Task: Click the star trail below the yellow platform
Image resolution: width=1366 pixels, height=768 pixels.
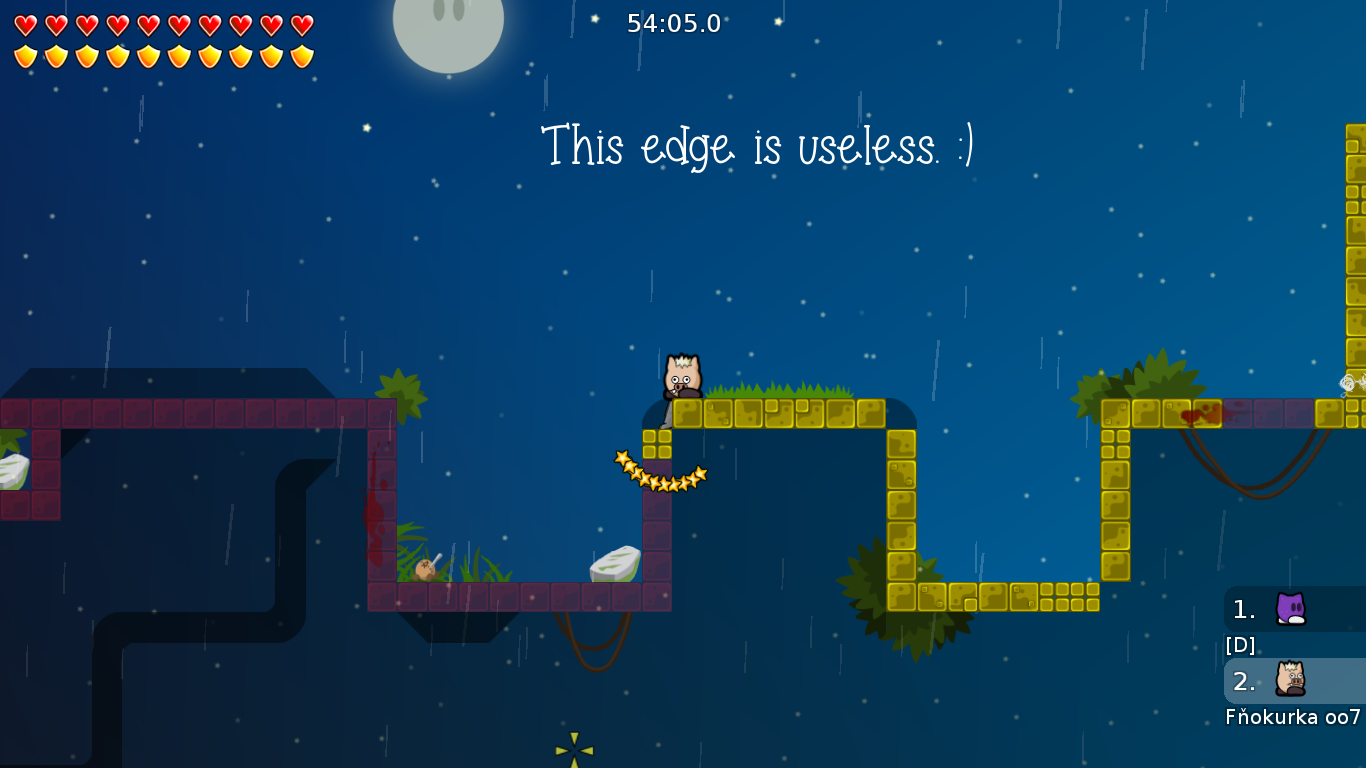Action: coord(660,470)
